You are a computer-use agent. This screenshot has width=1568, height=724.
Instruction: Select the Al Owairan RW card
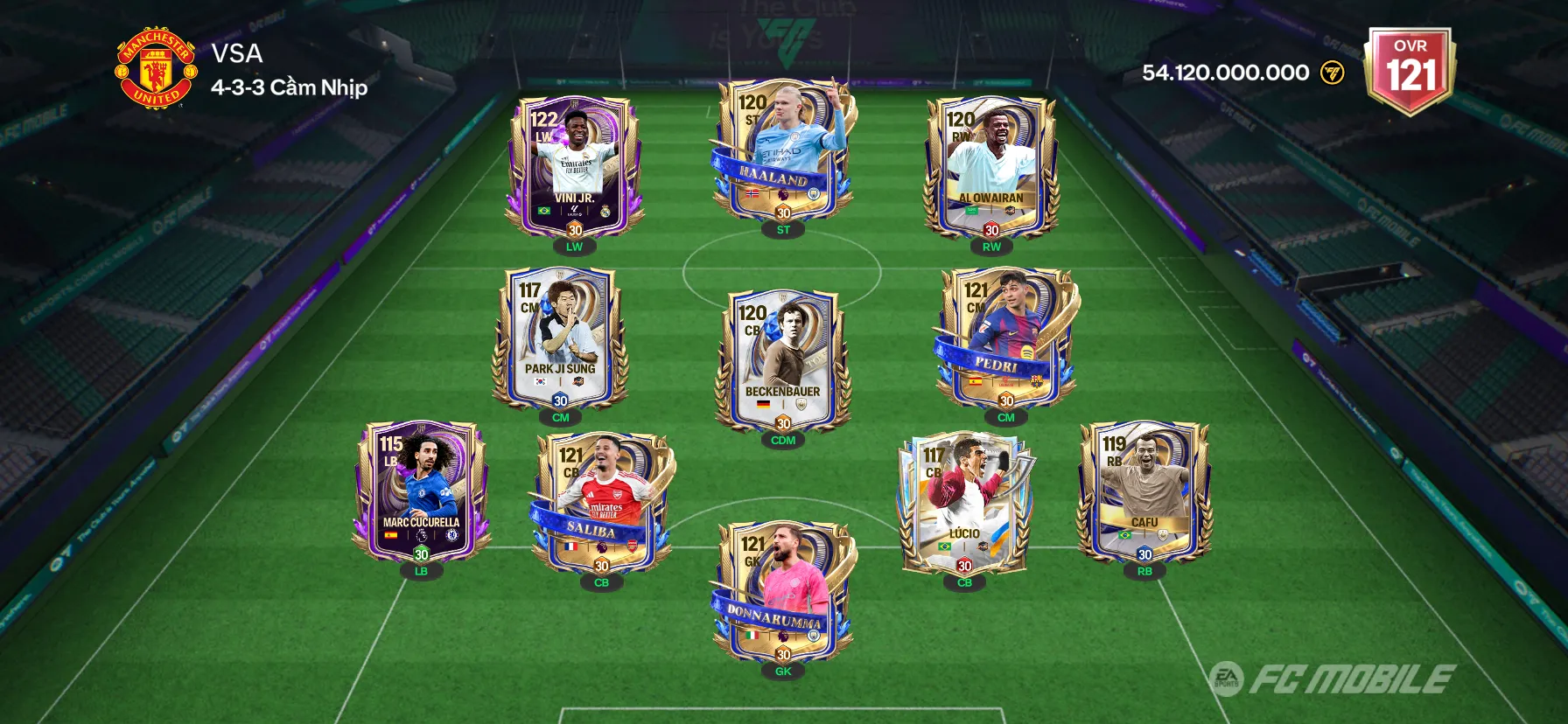pyautogui.click(x=990, y=167)
